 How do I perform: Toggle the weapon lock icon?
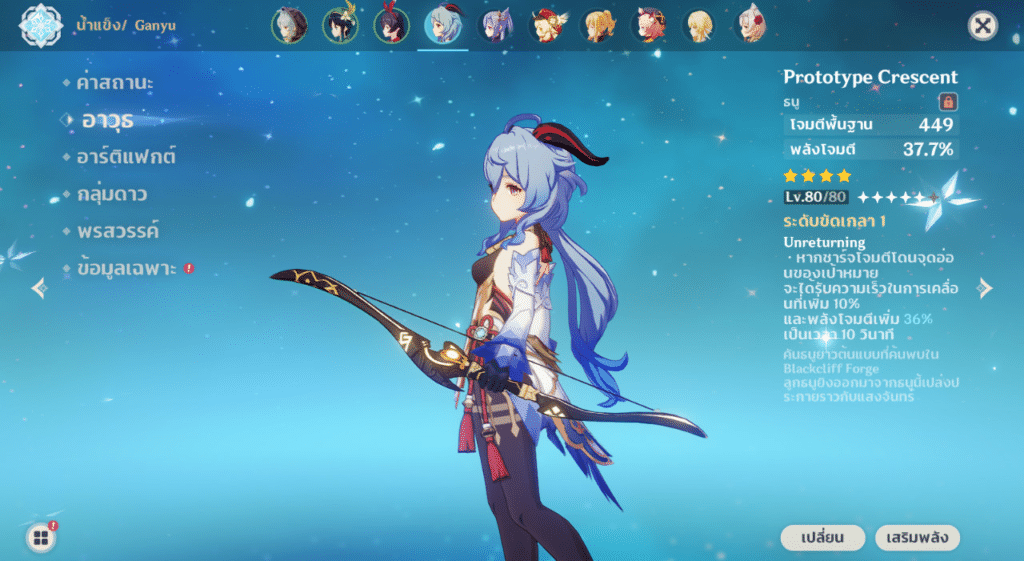pyautogui.click(x=947, y=101)
